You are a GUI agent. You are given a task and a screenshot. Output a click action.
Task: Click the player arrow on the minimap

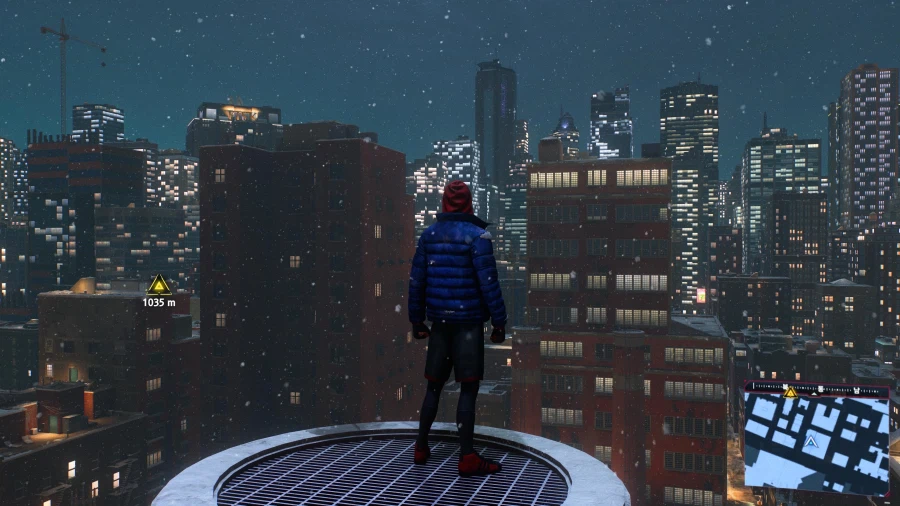(x=811, y=441)
